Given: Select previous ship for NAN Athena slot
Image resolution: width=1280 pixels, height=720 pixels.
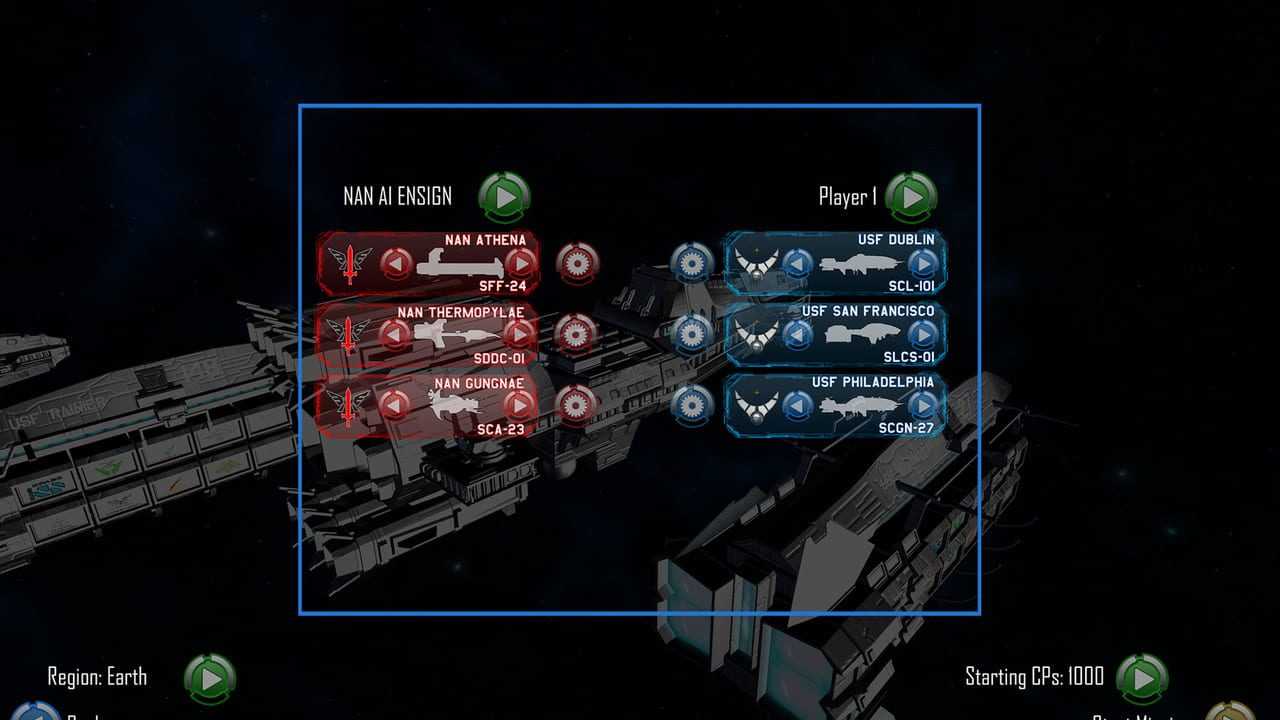Looking at the screenshot, I should [397, 264].
